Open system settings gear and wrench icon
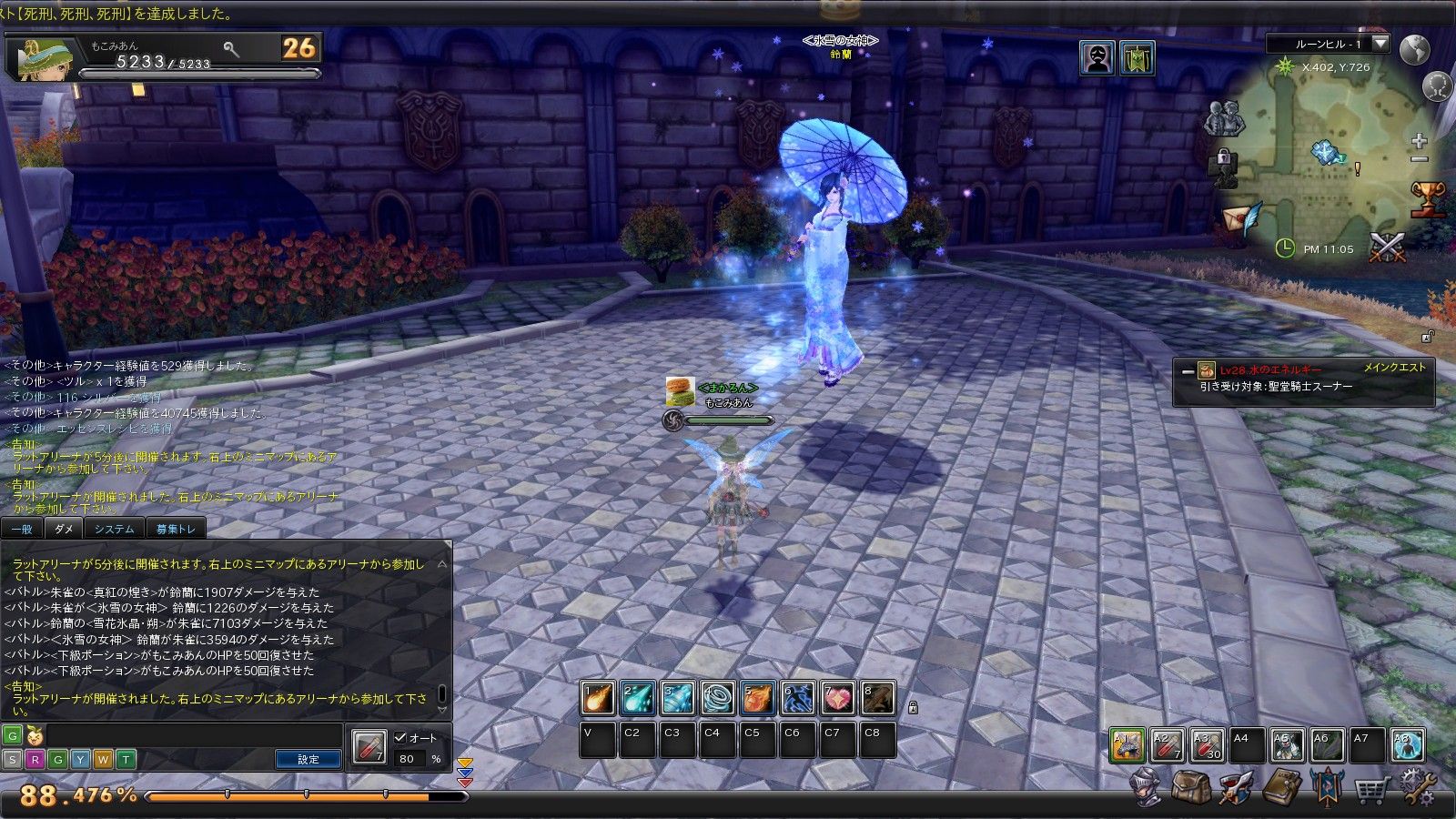 click(1418, 787)
